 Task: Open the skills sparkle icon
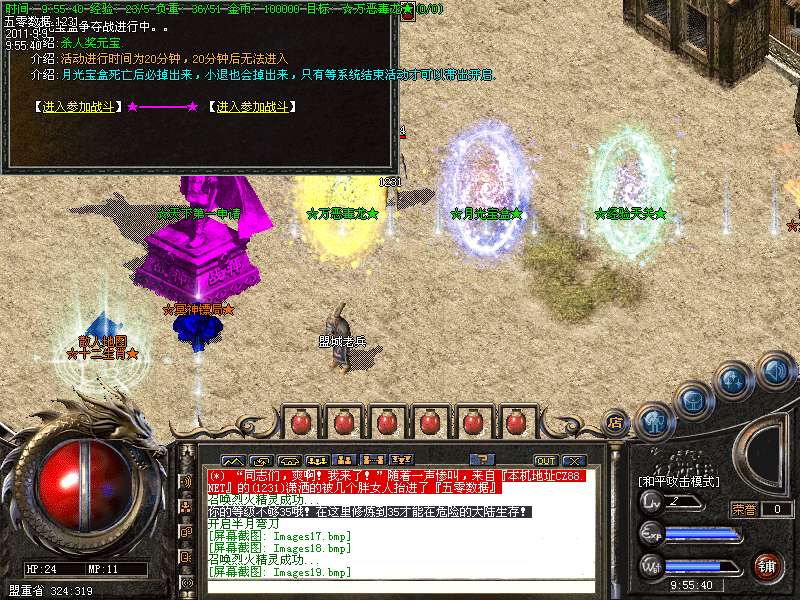(x=734, y=381)
